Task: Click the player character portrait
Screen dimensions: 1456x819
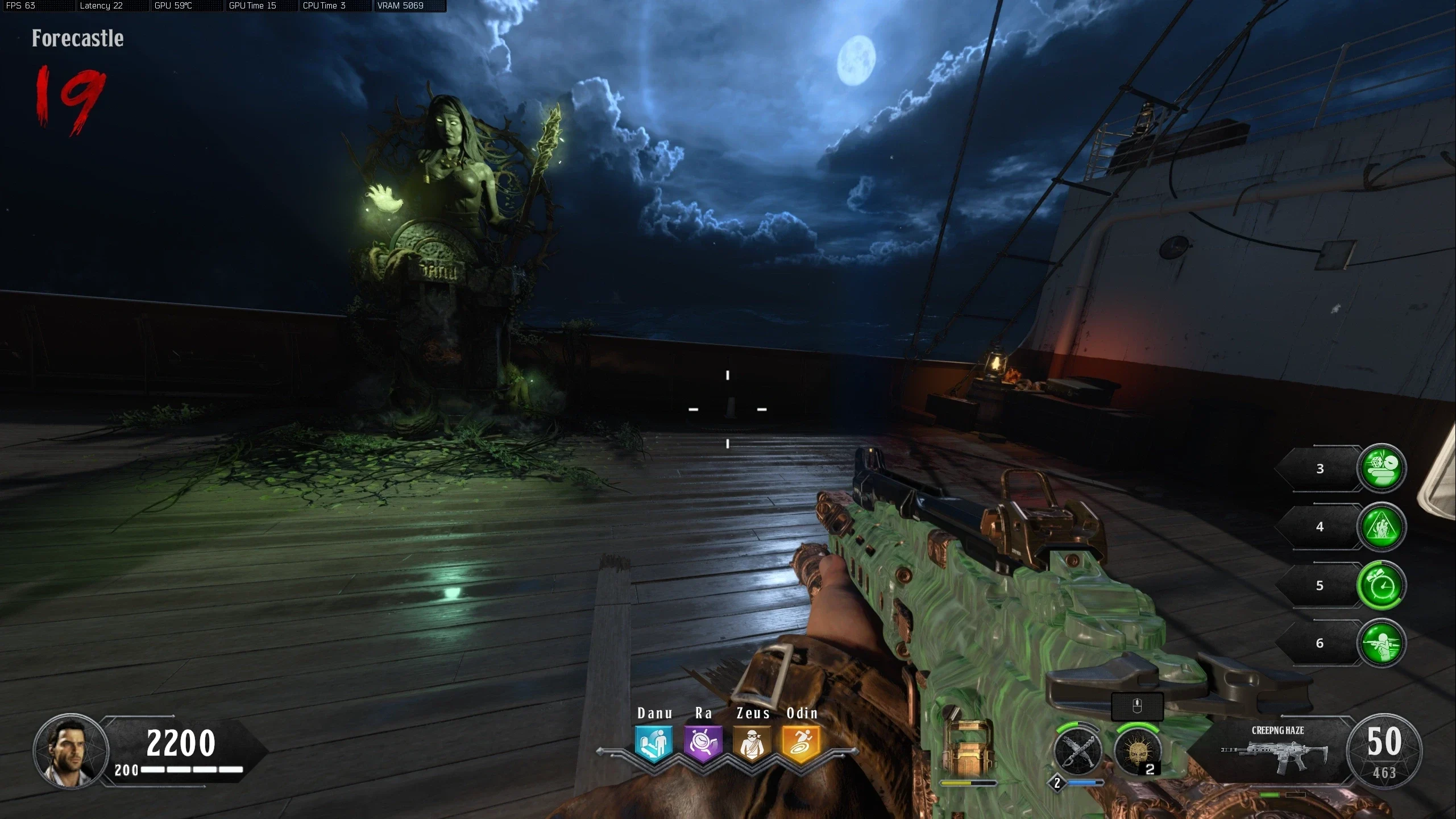Action: coord(70,750)
